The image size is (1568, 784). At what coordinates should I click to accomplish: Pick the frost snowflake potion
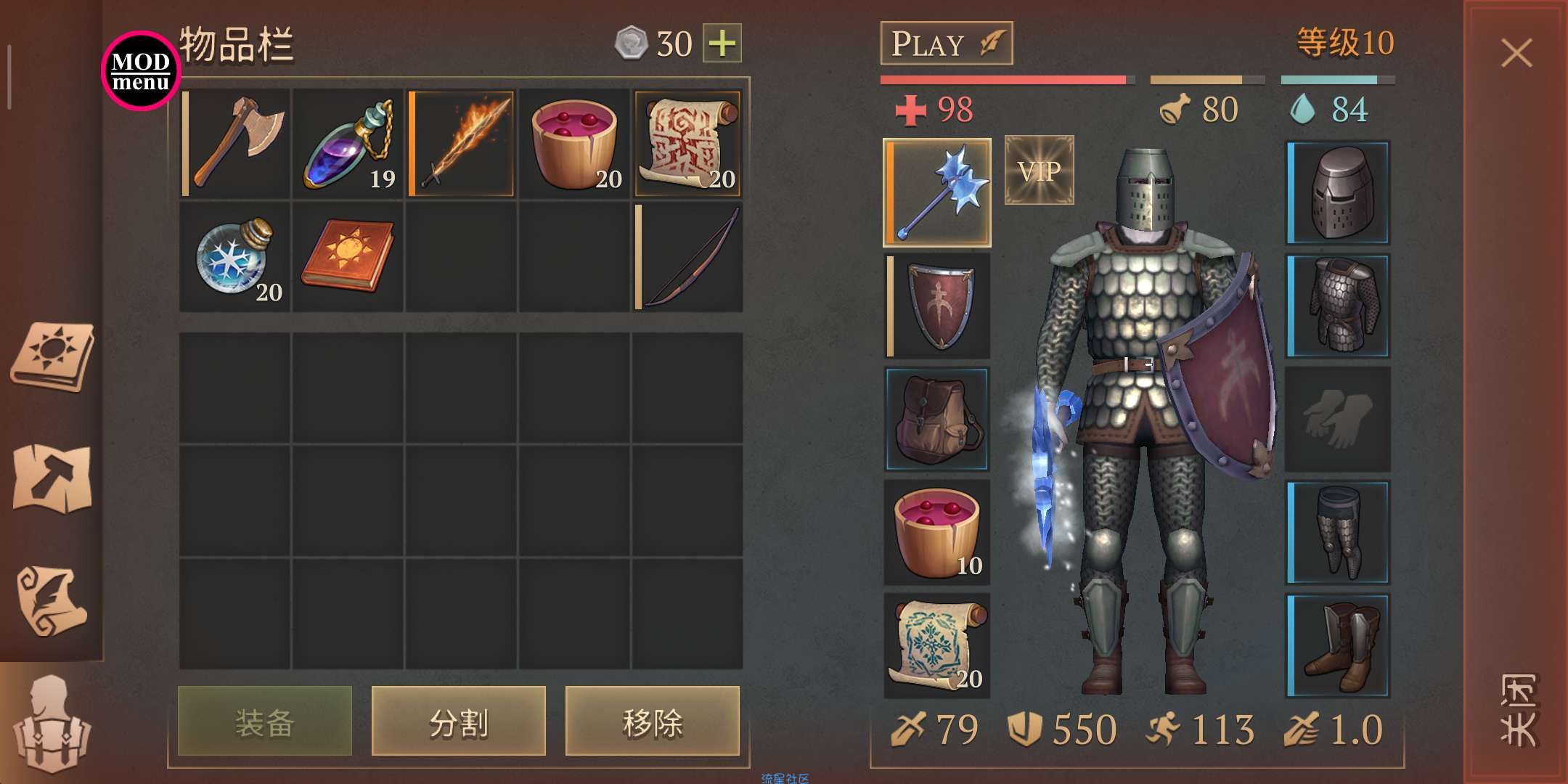[x=235, y=257]
